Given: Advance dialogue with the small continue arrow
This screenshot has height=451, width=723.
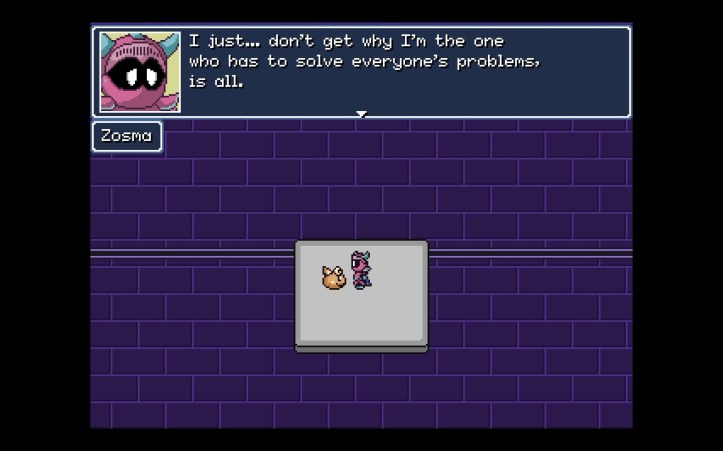Looking at the screenshot, I should tap(362, 114).
